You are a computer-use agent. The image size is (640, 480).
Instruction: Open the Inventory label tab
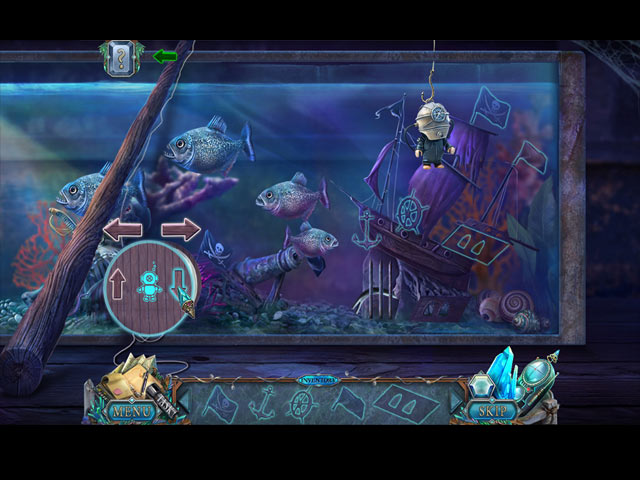click(x=319, y=381)
